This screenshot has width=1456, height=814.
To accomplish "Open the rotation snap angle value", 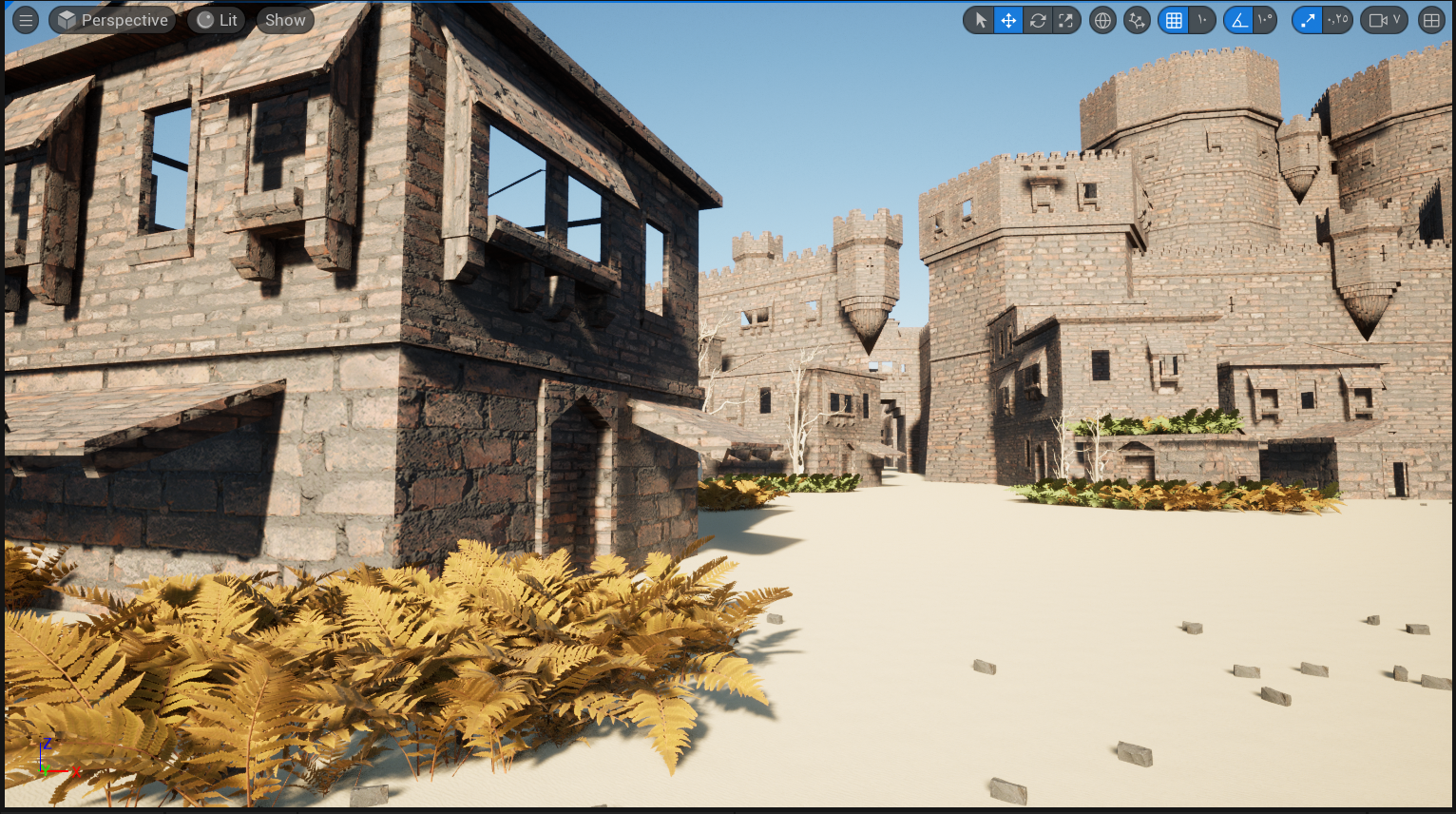I will coord(1265,20).
